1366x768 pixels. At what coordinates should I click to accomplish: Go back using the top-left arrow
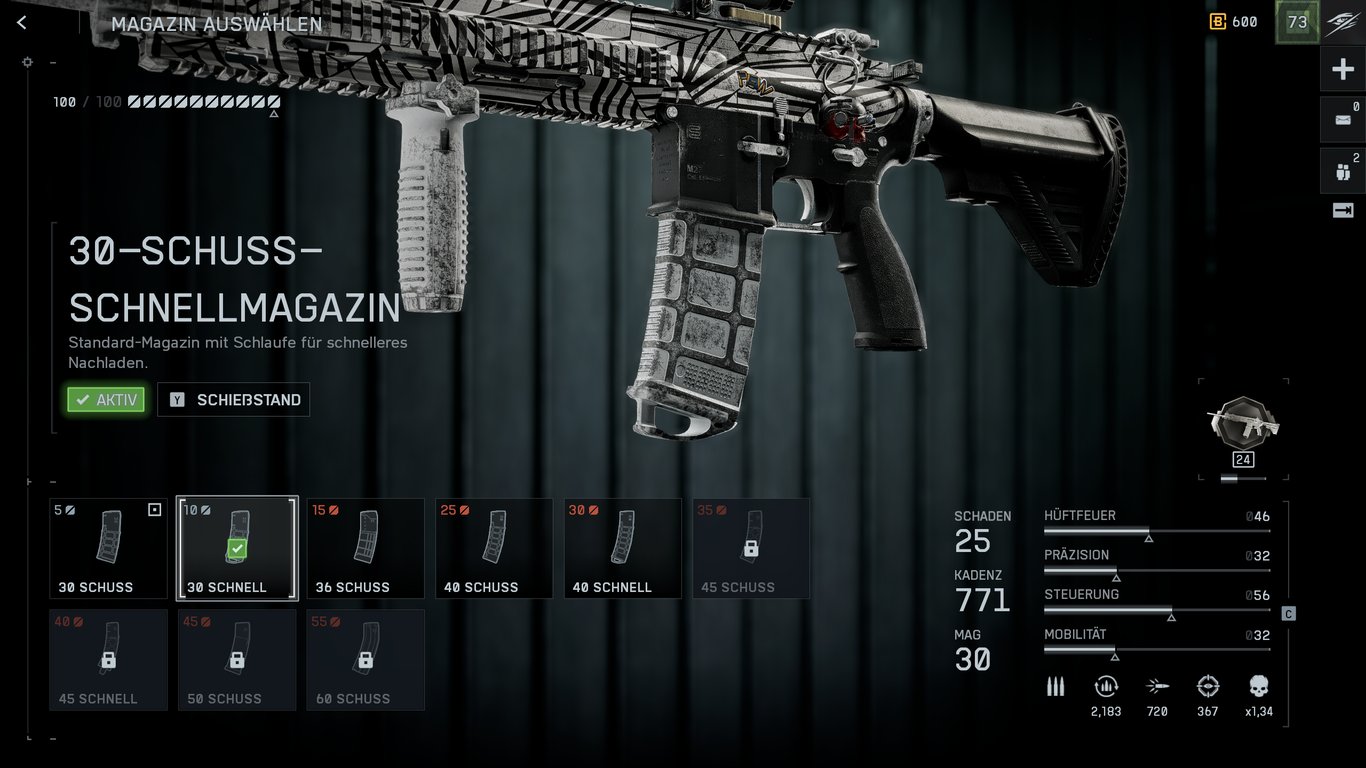pos(22,23)
